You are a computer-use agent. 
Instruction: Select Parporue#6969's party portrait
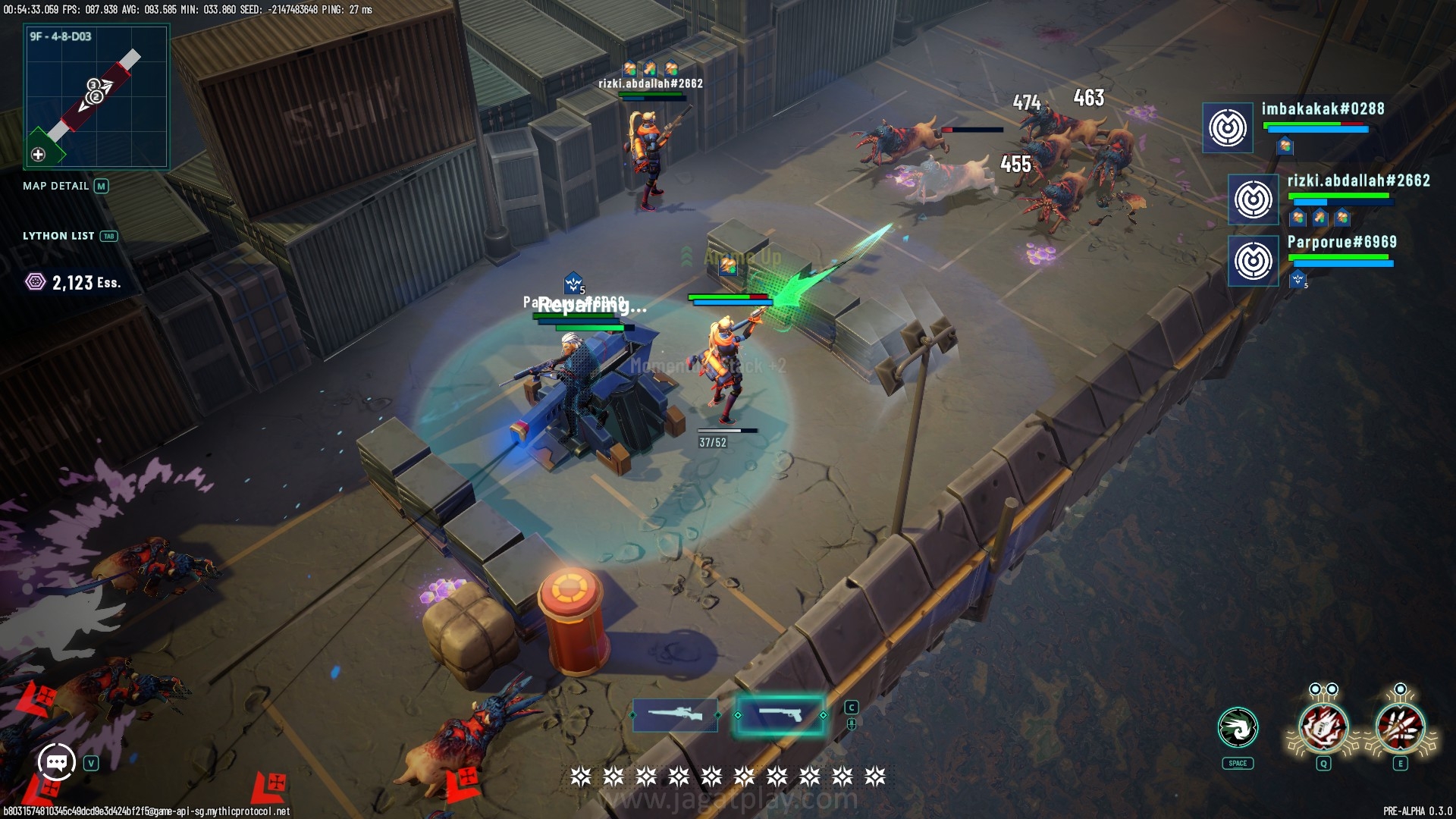click(1253, 261)
